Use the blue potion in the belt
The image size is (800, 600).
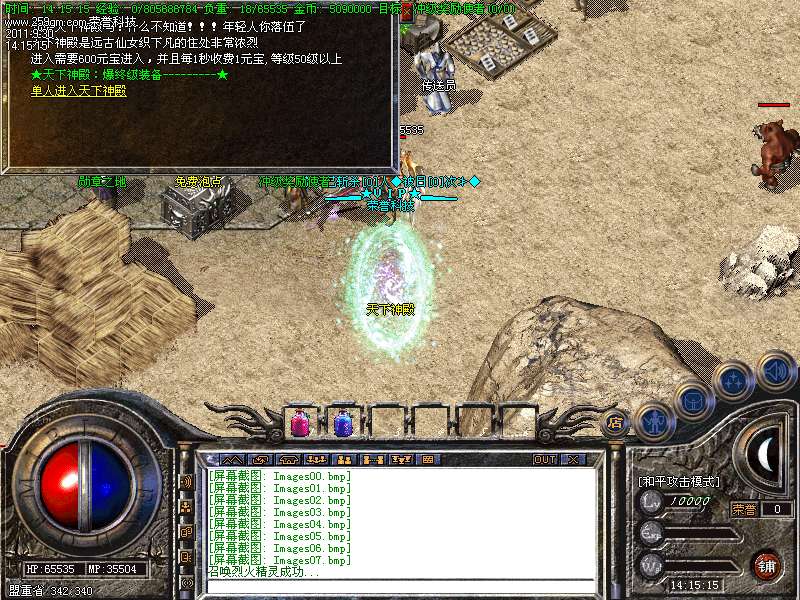tap(342, 423)
